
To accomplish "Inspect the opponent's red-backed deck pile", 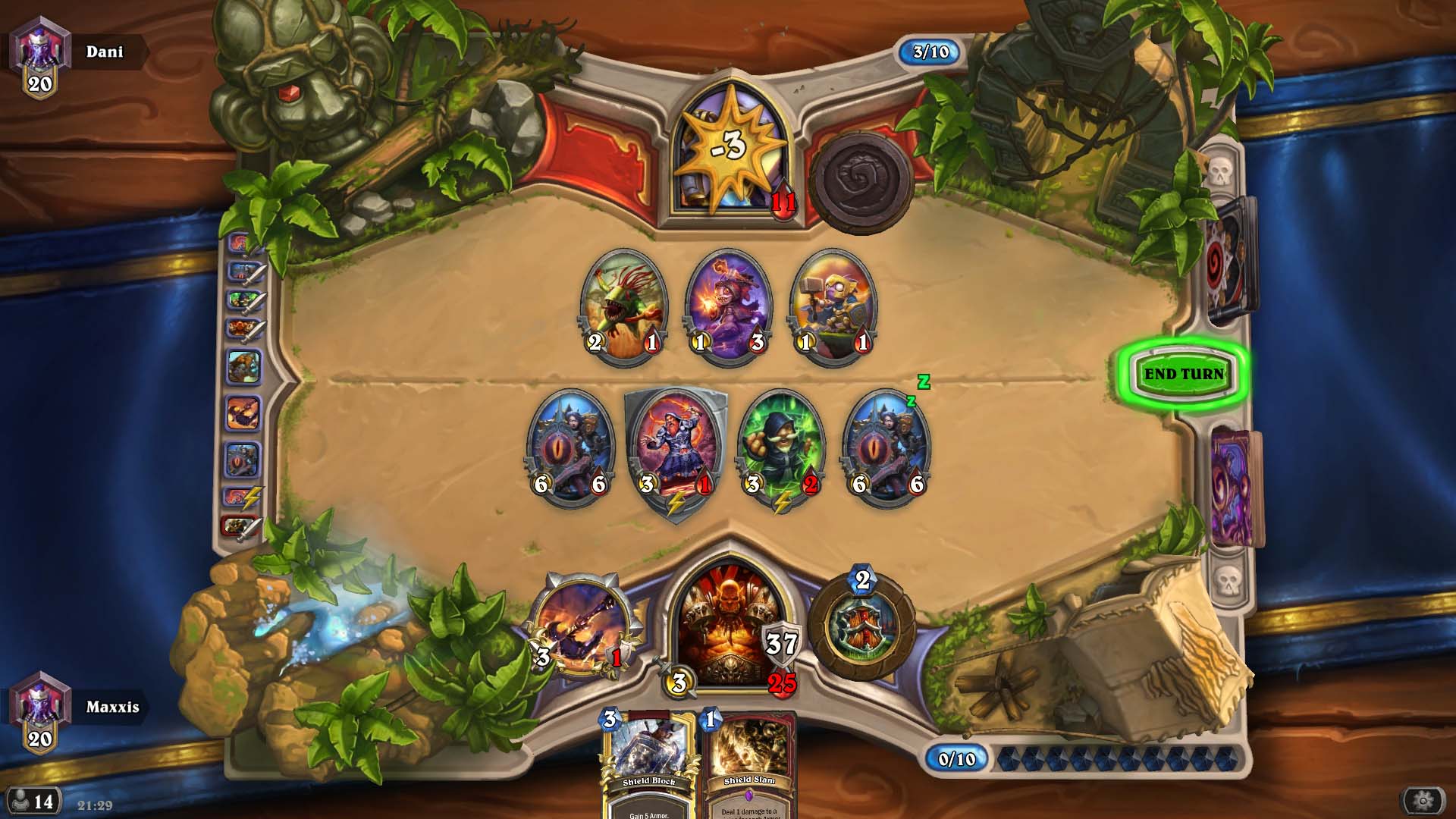I will pyautogui.click(x=1231, y=259).
